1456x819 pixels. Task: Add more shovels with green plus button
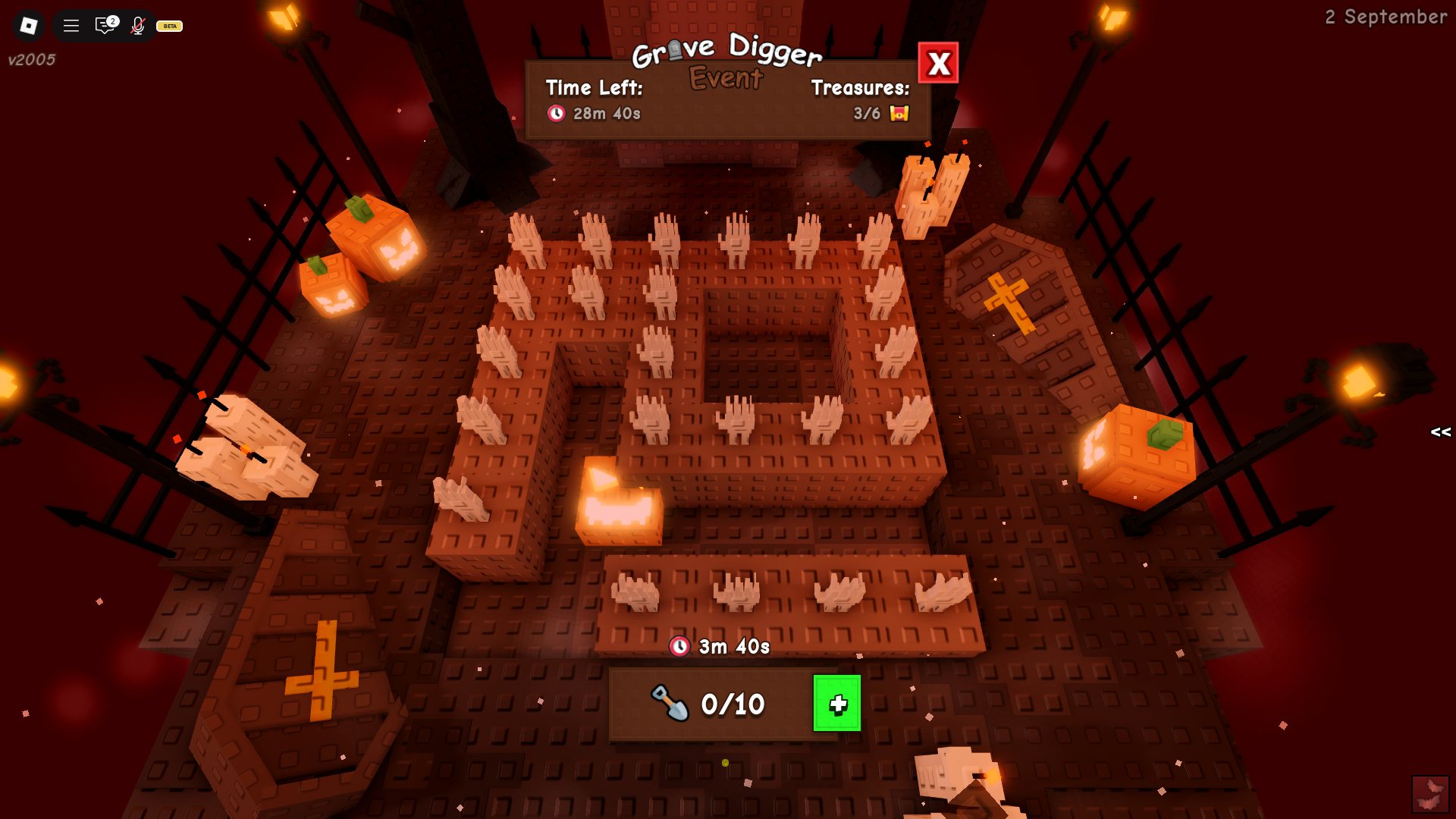836,704
